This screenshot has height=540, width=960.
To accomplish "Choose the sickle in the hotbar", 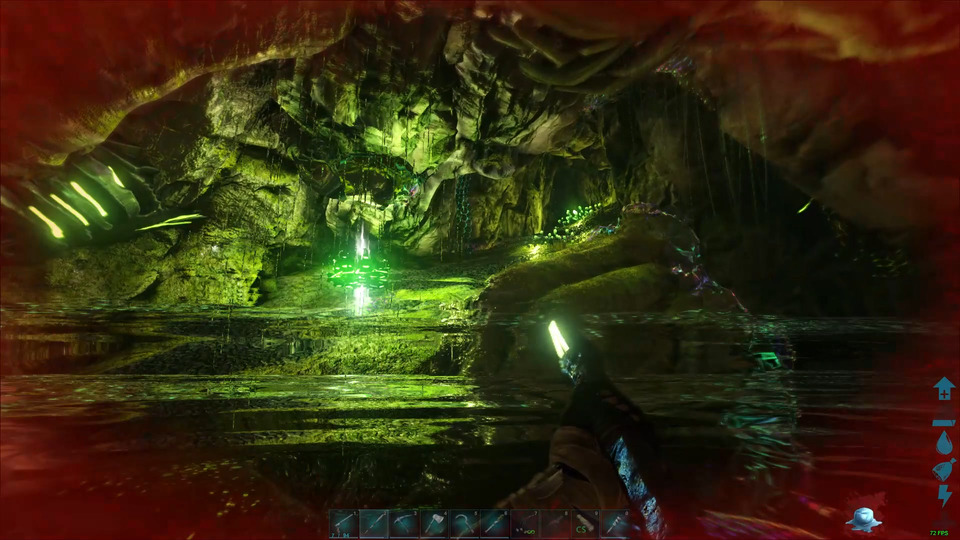I will pos(464,523).
